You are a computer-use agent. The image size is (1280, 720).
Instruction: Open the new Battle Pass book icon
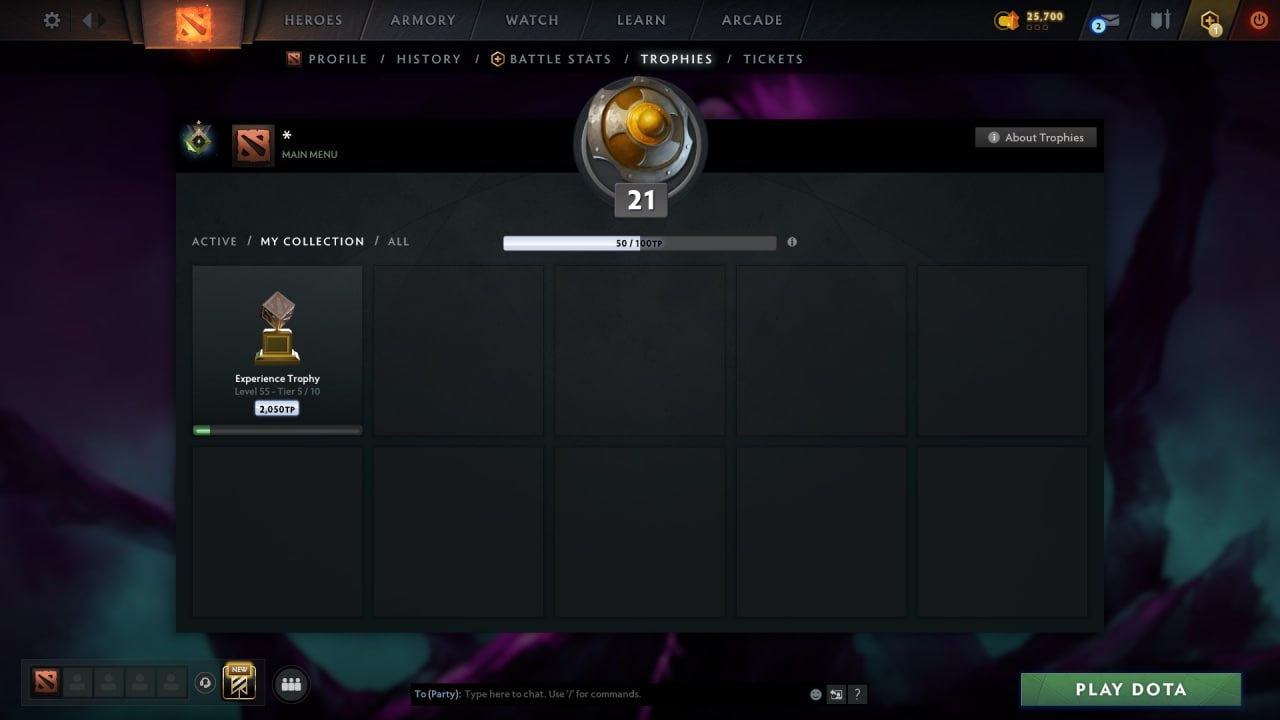pyautogui.click(x=239, y=682)
